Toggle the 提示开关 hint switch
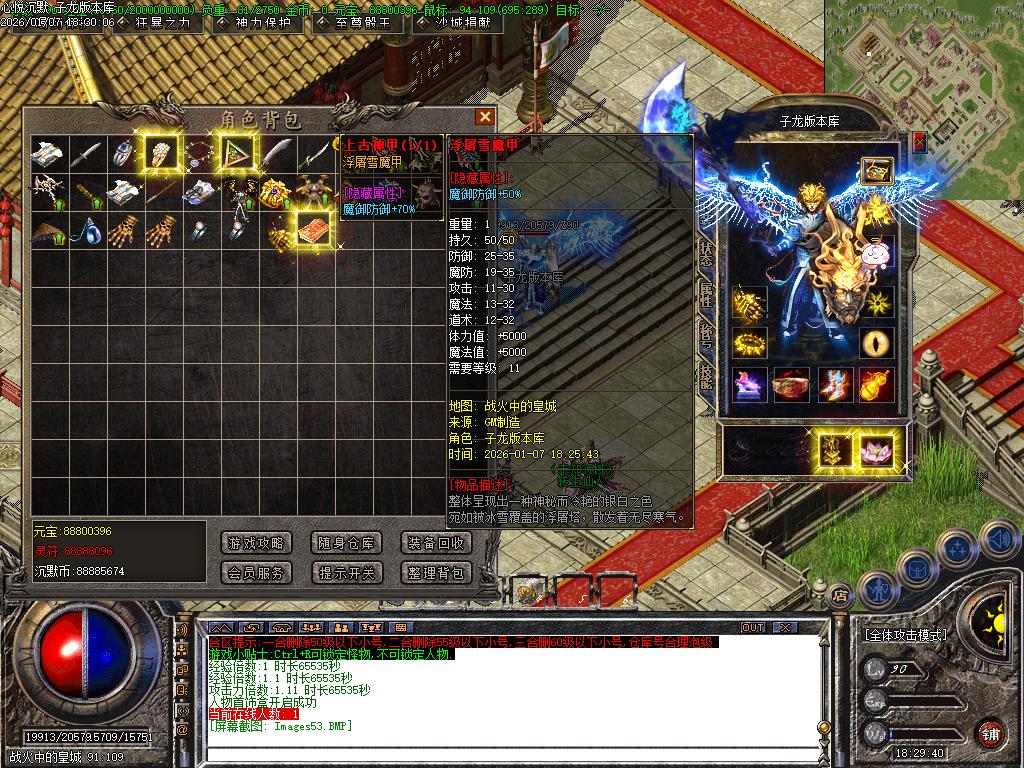This screenshot has width=1024, height=768. (x=346, y=573)
